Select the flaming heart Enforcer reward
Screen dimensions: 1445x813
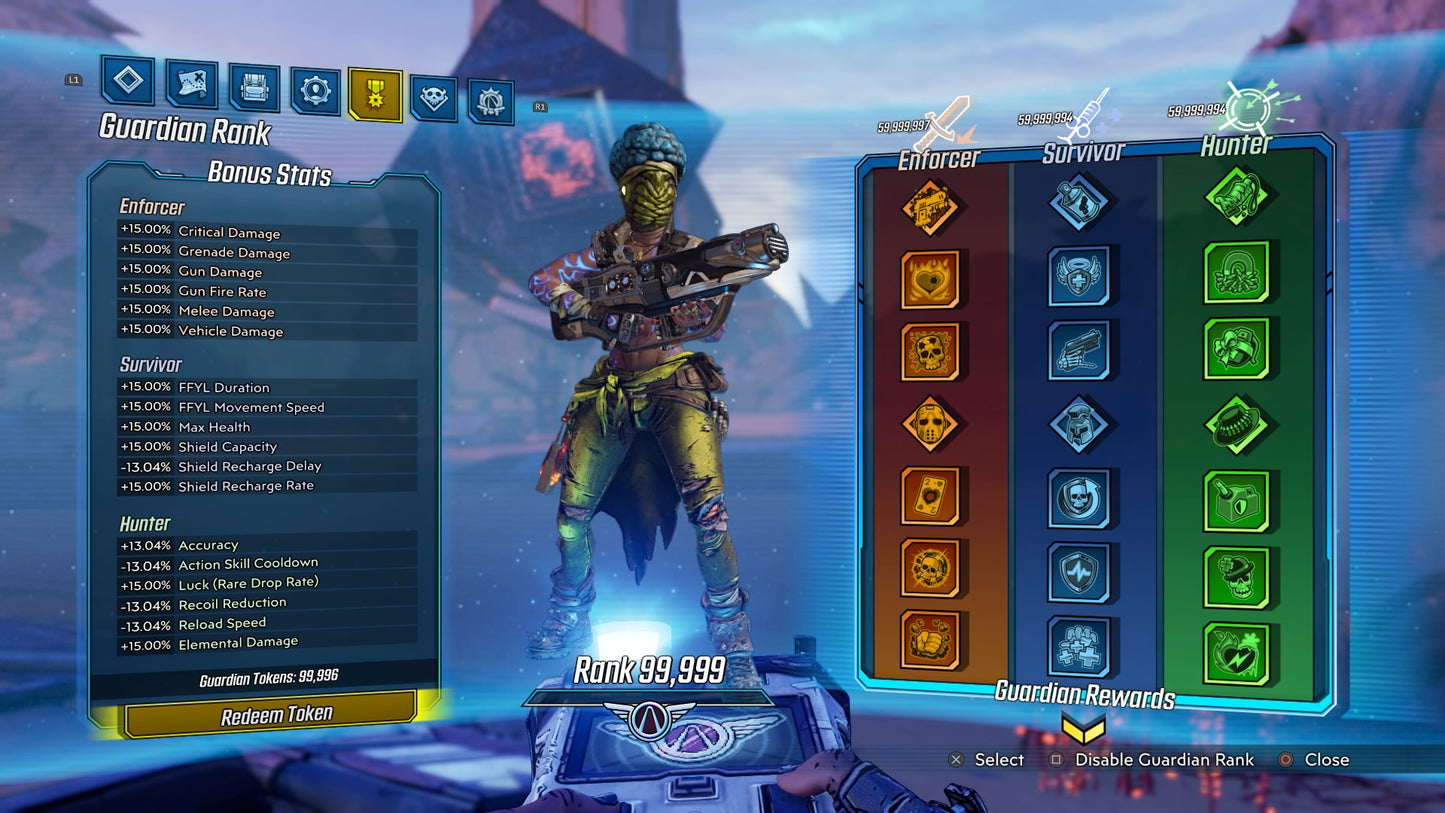tap(931, 282)
